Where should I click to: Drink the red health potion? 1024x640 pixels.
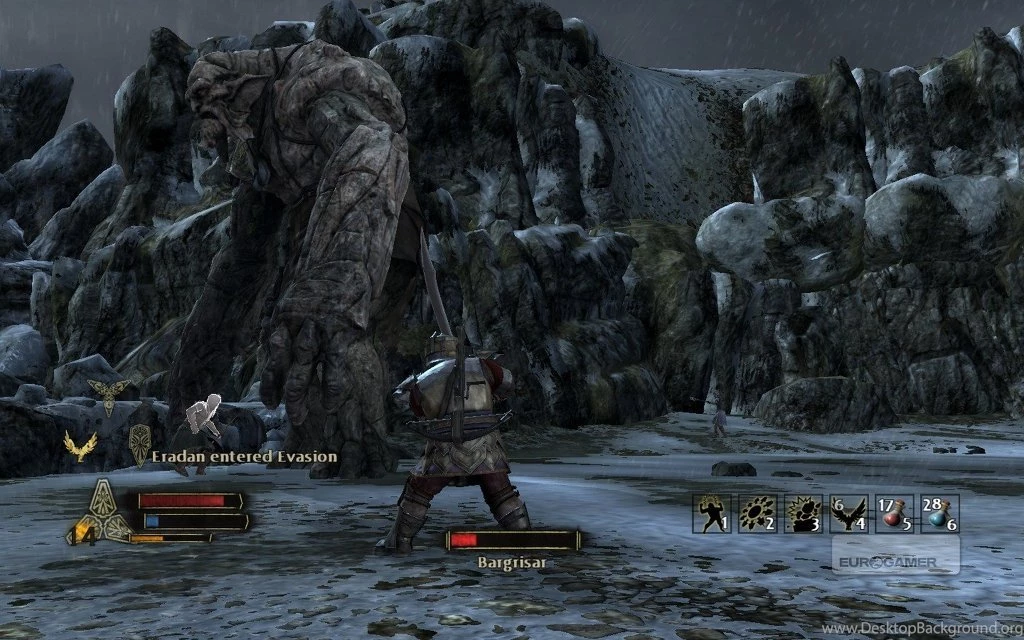893,513
